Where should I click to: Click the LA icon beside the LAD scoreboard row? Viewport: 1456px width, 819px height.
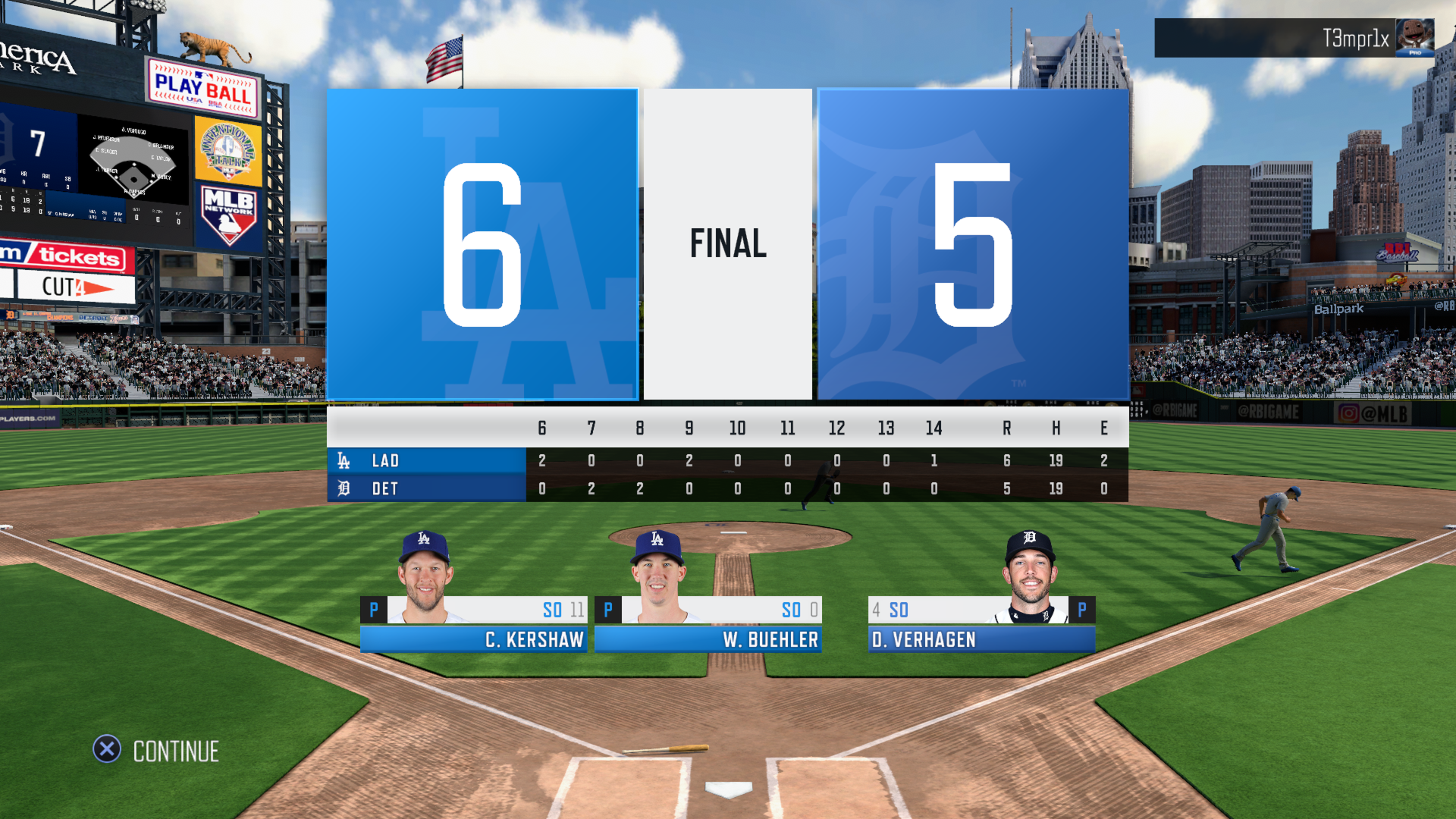click(x=345, y=460)
